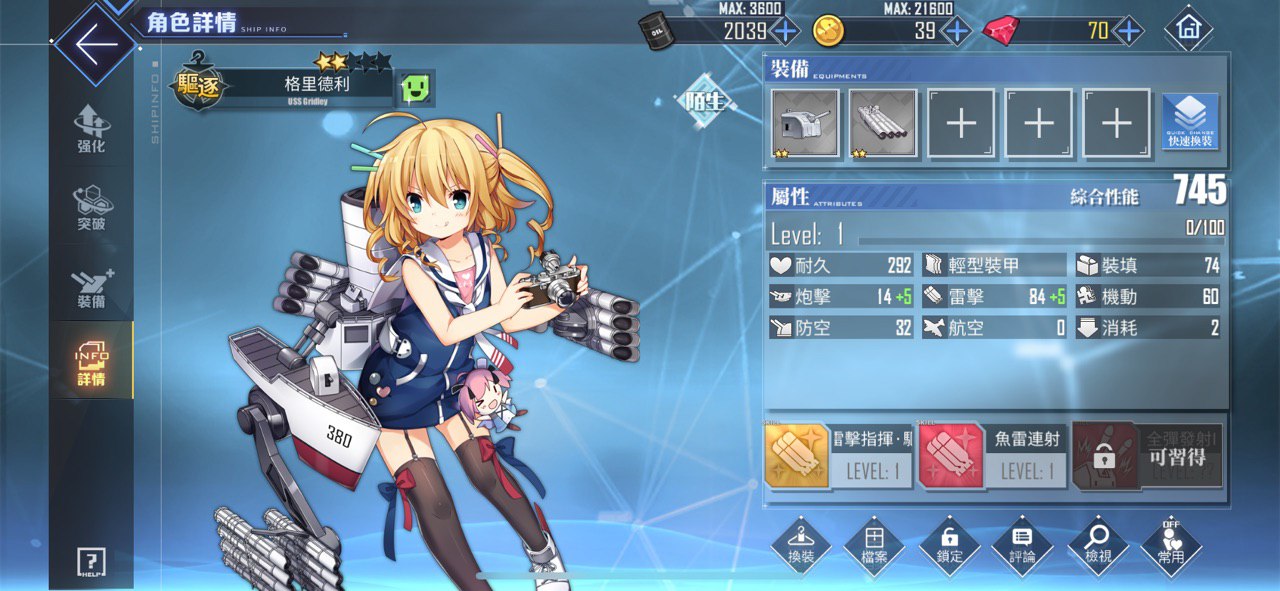Add more oil with the plus button
This screenshot has width=1280, height=591.
[x=784, y=31]
